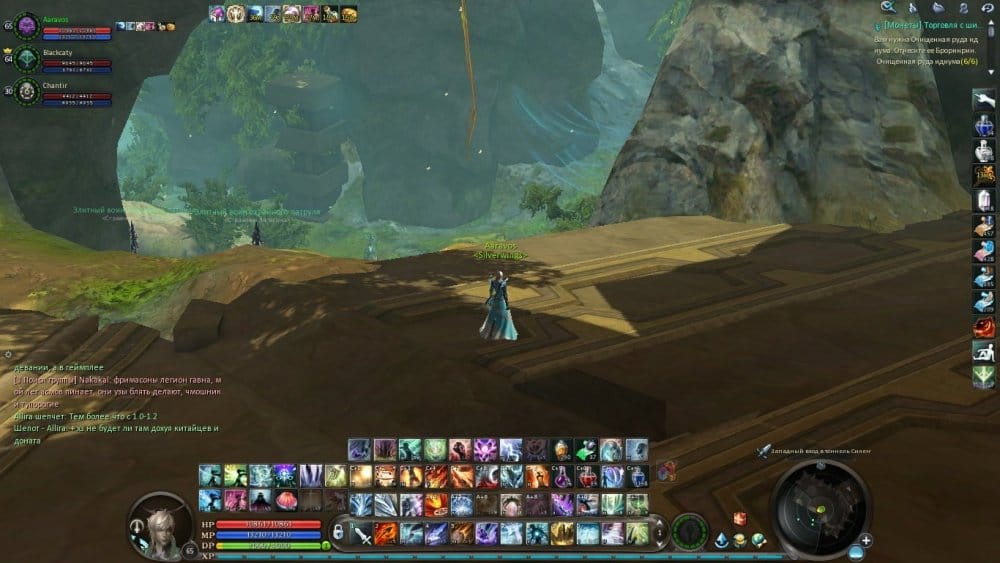Viewport: 1000px width, 563px height.
Task: Click the magnifier search icon at top right
Action: coord(888,7)
